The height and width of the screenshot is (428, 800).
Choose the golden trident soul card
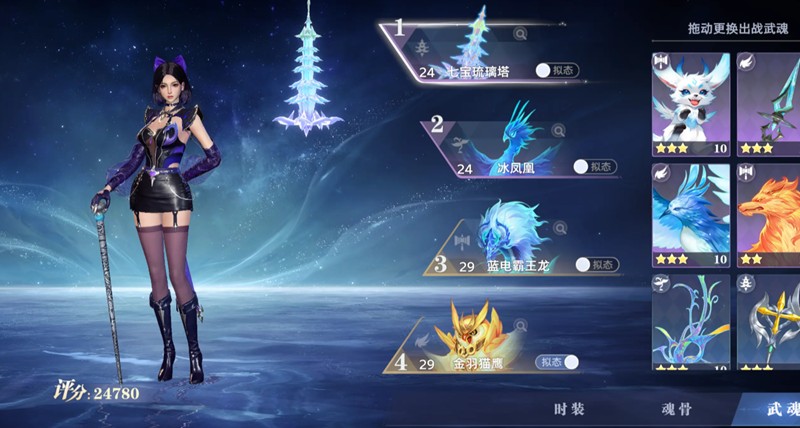pyautogui.click(x=770, y=320)
